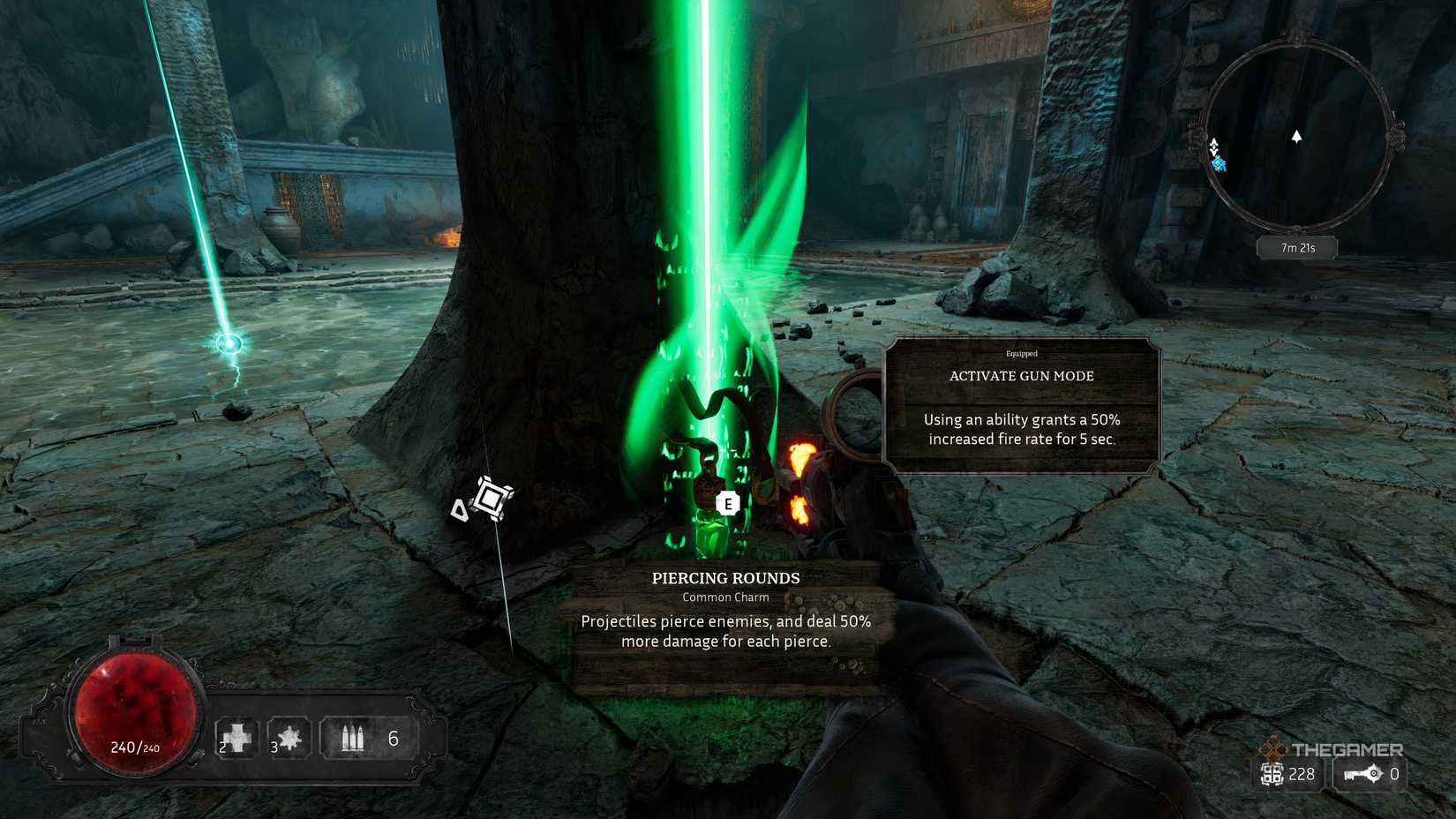Click the spiked demonic item icon showing 3

pos(291,735)
